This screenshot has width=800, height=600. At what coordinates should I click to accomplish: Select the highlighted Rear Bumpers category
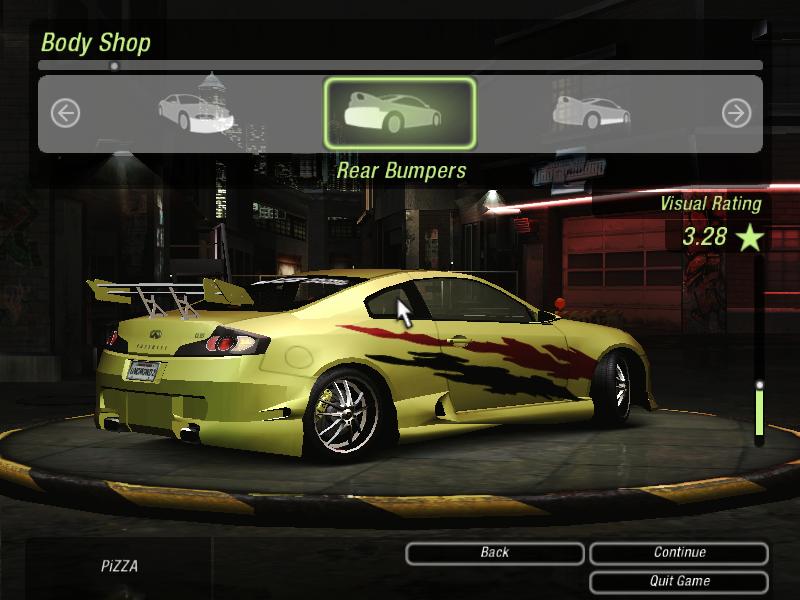click(399, 113)
